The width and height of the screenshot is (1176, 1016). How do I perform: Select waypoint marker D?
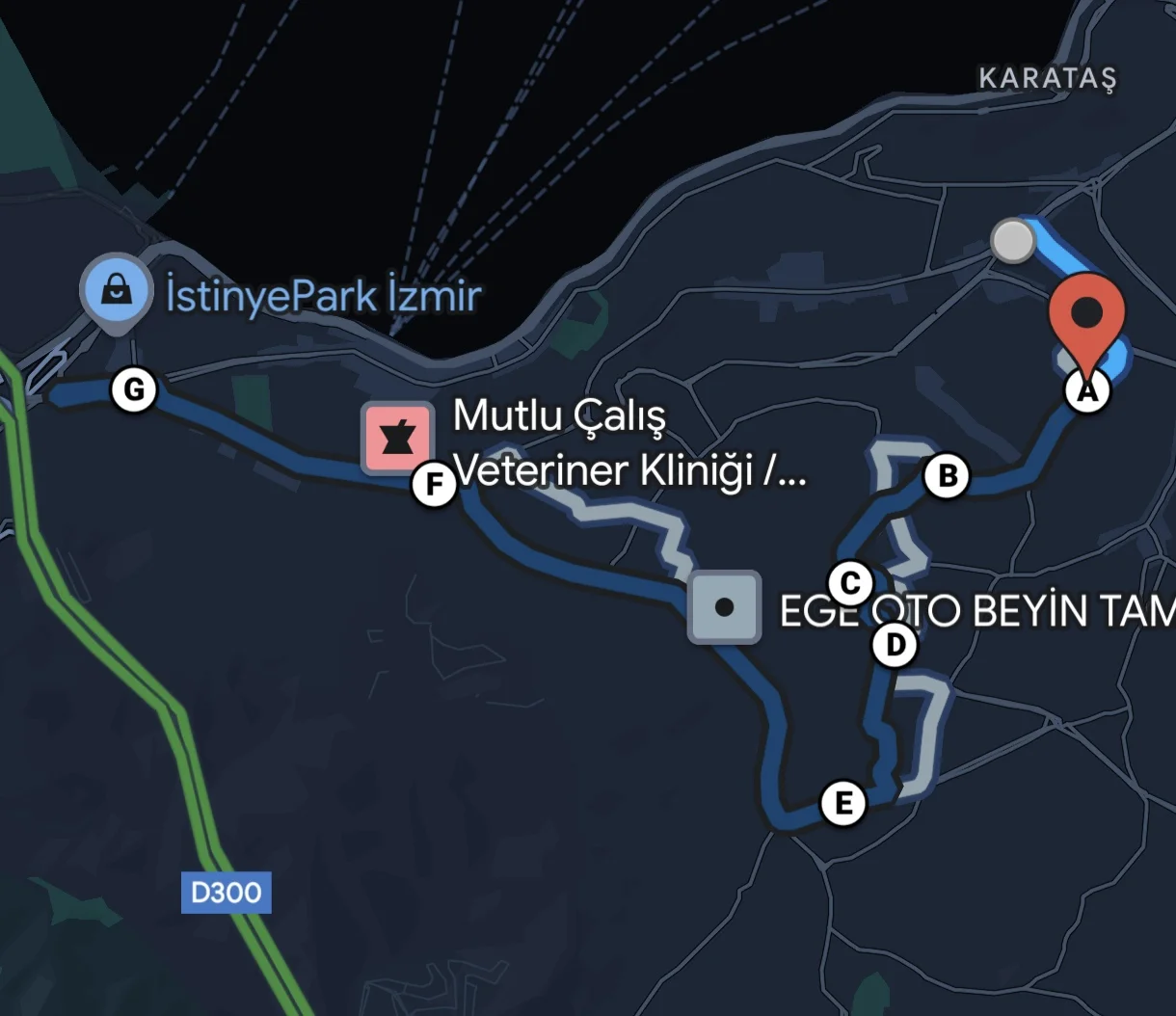point(895,645)
